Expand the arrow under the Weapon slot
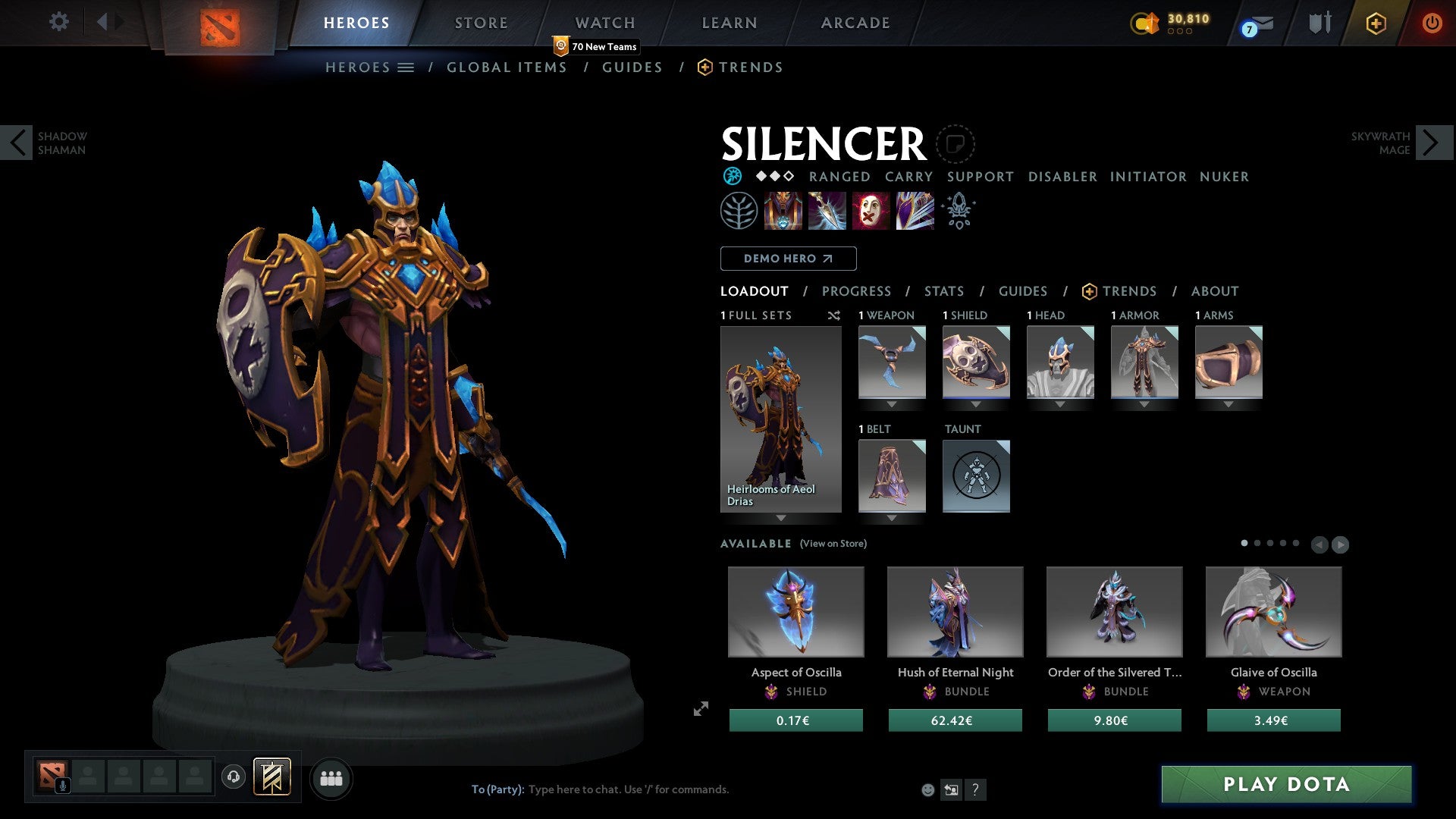Screen dimensions: 1456x819 pyautogui.click(x=892, y=404)
